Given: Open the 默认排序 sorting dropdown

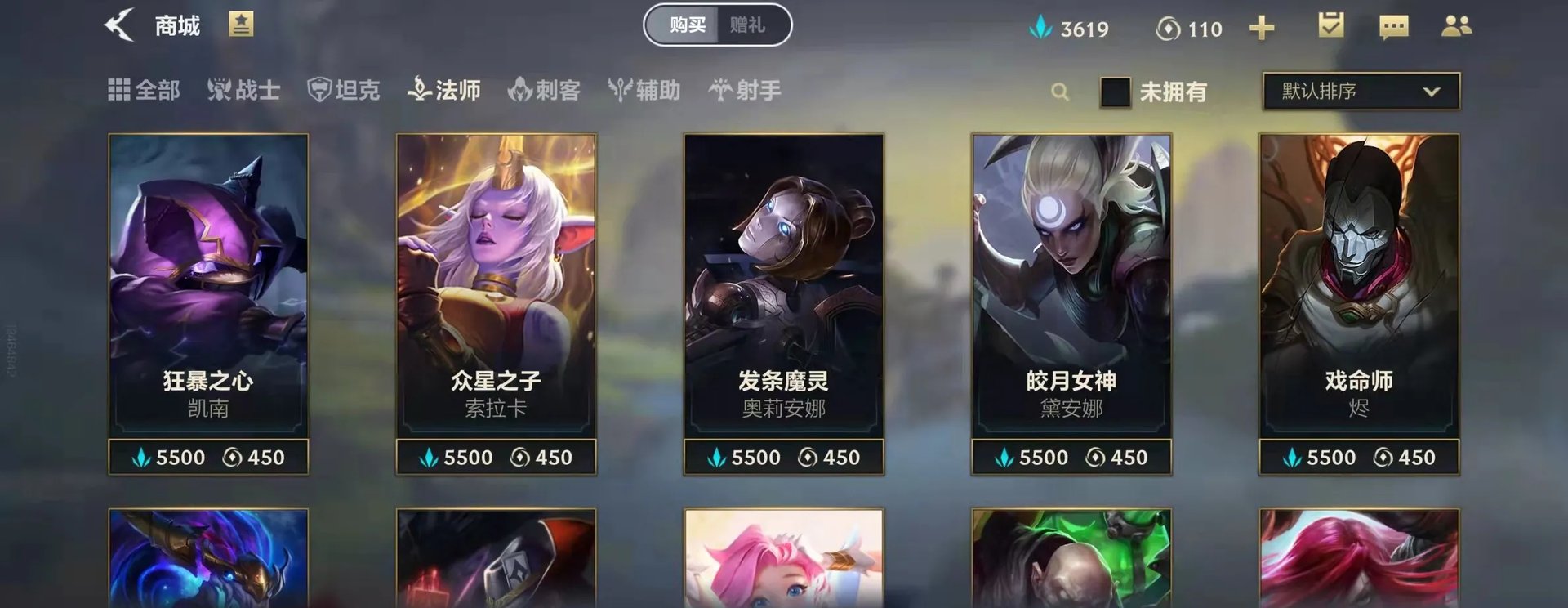Looking at the screenshot, I should point(1358,92).
